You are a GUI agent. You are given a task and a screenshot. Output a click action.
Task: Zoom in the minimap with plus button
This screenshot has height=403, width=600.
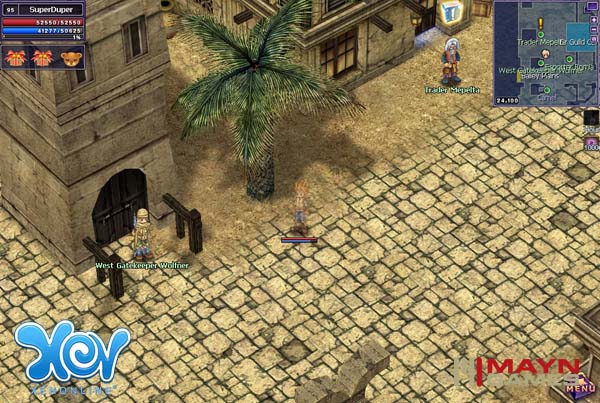coord(595,19)
